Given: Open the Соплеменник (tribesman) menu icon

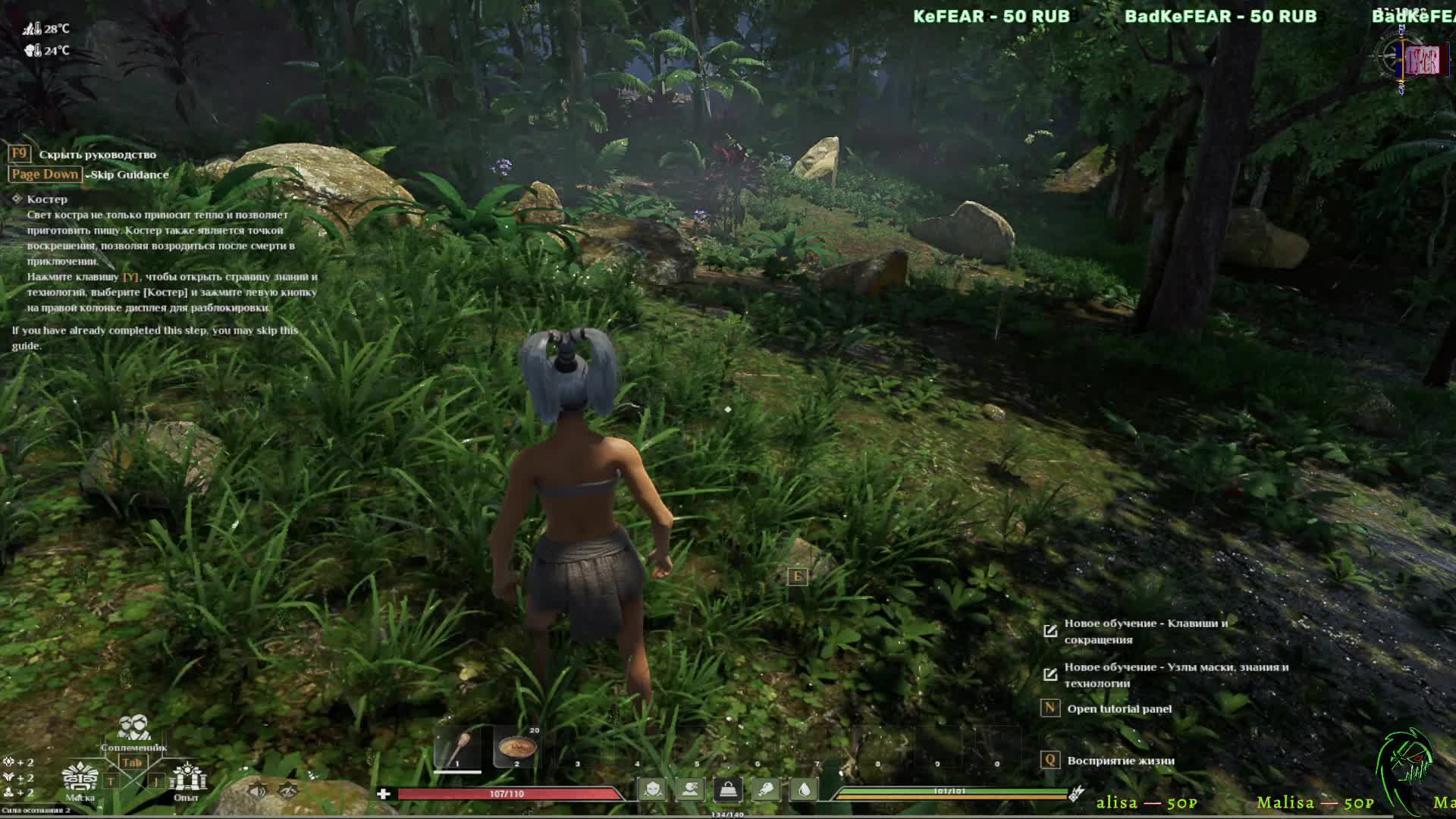Looking at the screenshot, I should tap(133, 730).
